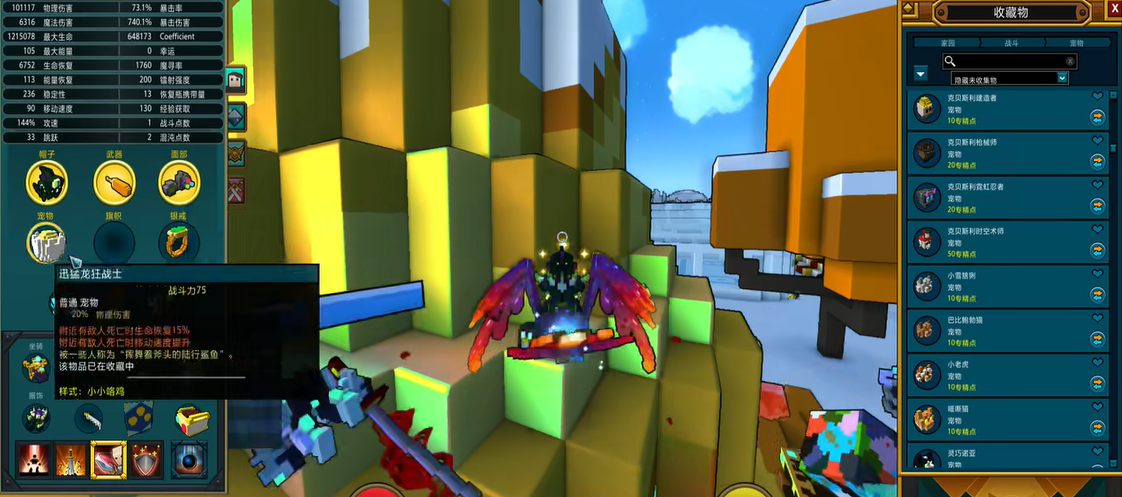Select the gold ring slot
The image size is (1122, 497).
coord(179,242)
